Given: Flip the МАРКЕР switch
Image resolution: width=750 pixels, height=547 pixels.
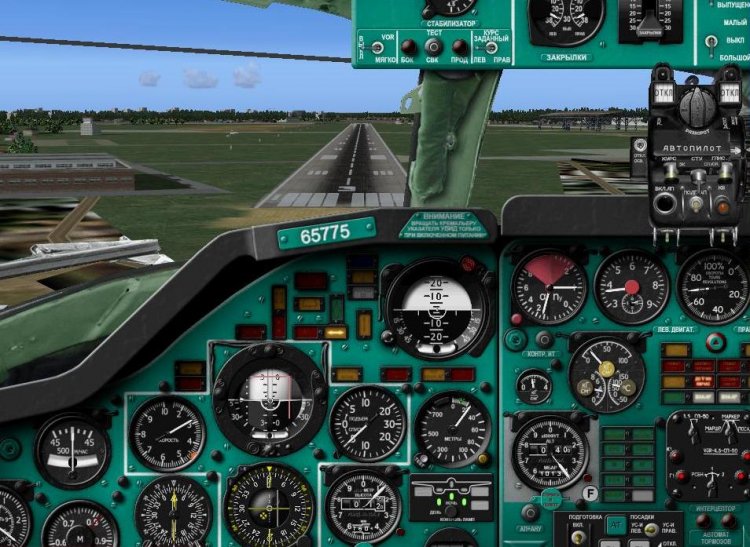Looking at the screenshot, I should (x=730, y=431).
